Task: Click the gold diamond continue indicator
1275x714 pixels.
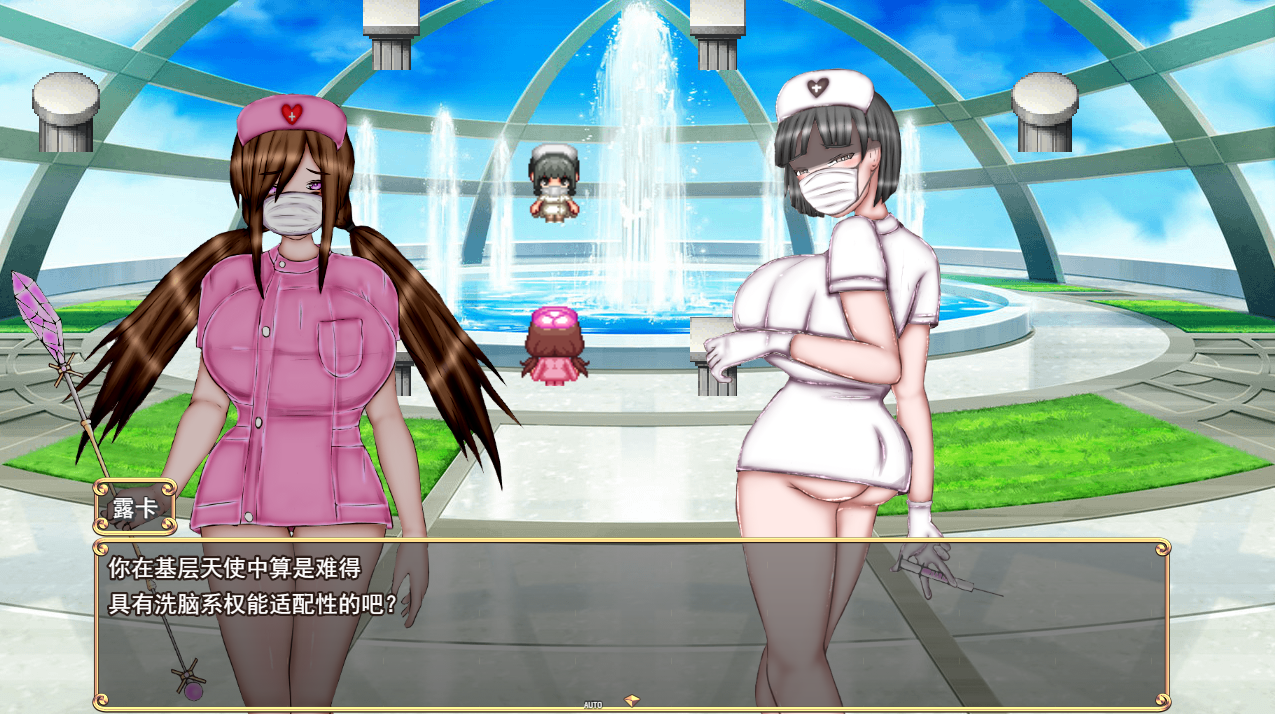Action: (631, 700)
